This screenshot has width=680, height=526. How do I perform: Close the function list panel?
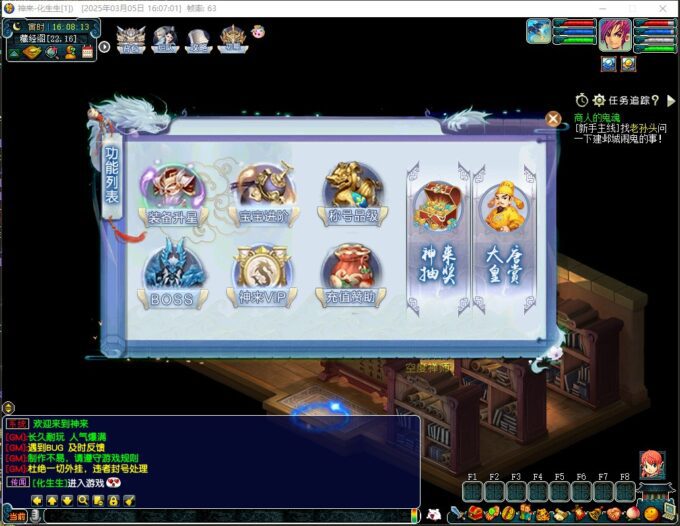point(553,118)
